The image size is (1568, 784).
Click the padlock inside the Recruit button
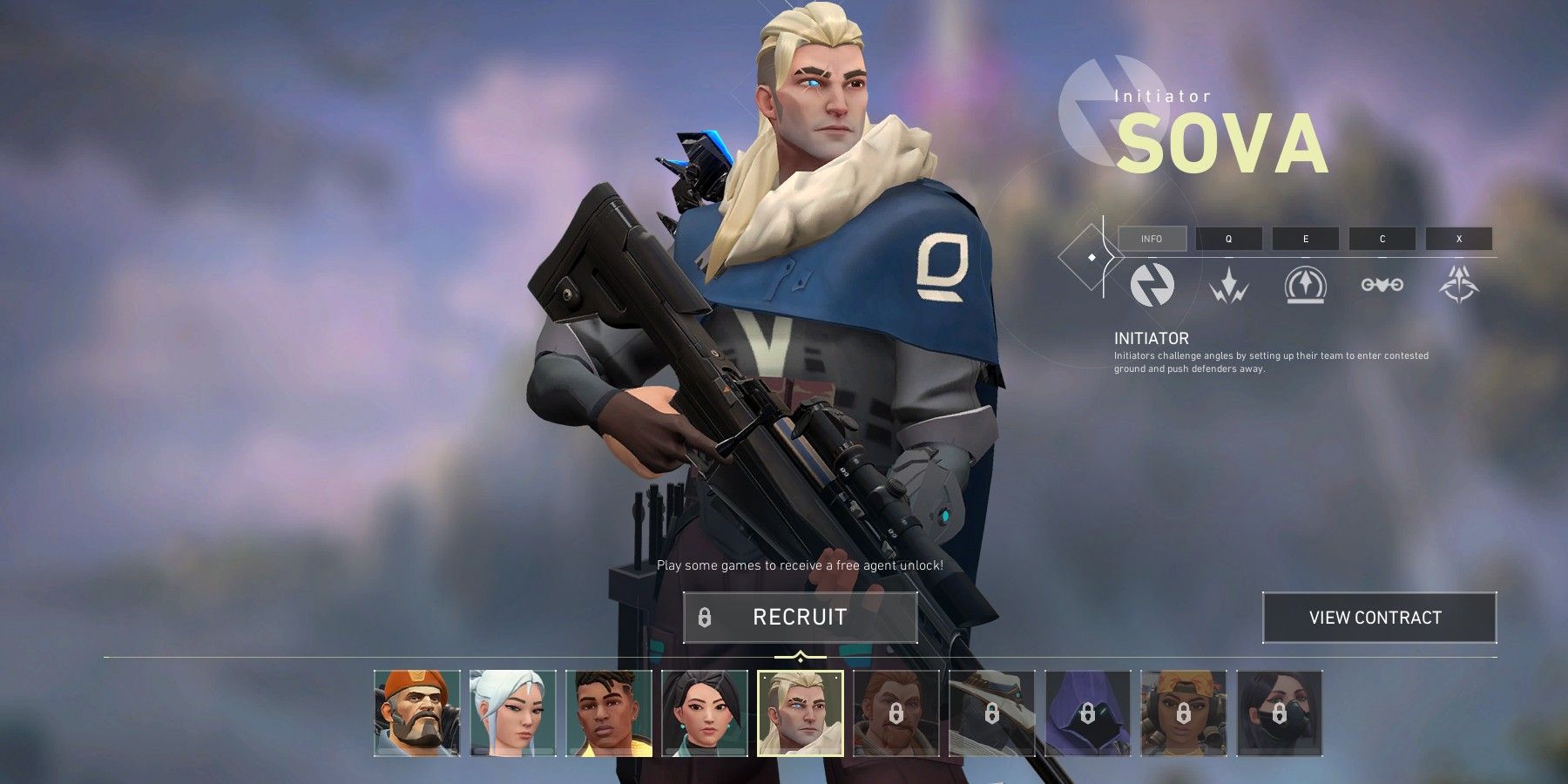(x=704, y=618)
